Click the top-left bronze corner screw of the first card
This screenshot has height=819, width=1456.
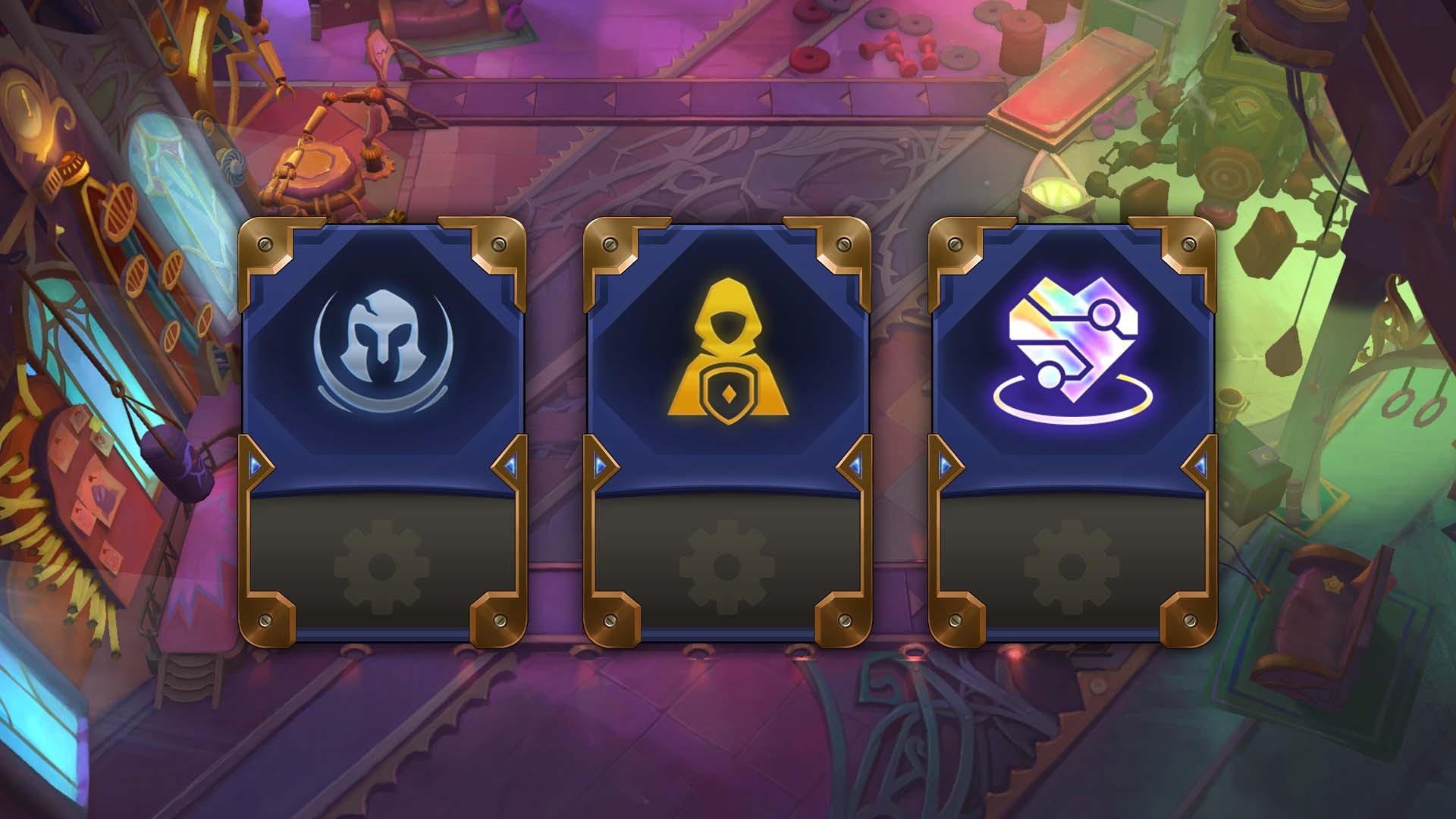(x=266, y=244)
